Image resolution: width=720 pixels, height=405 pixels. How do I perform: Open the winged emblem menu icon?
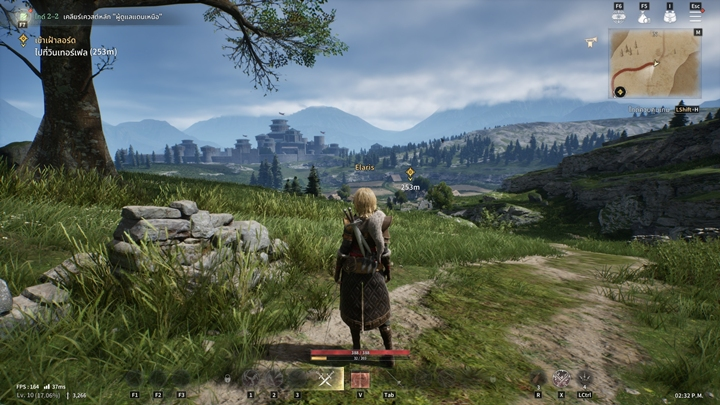pyautogui.click(x=619, y=16)
